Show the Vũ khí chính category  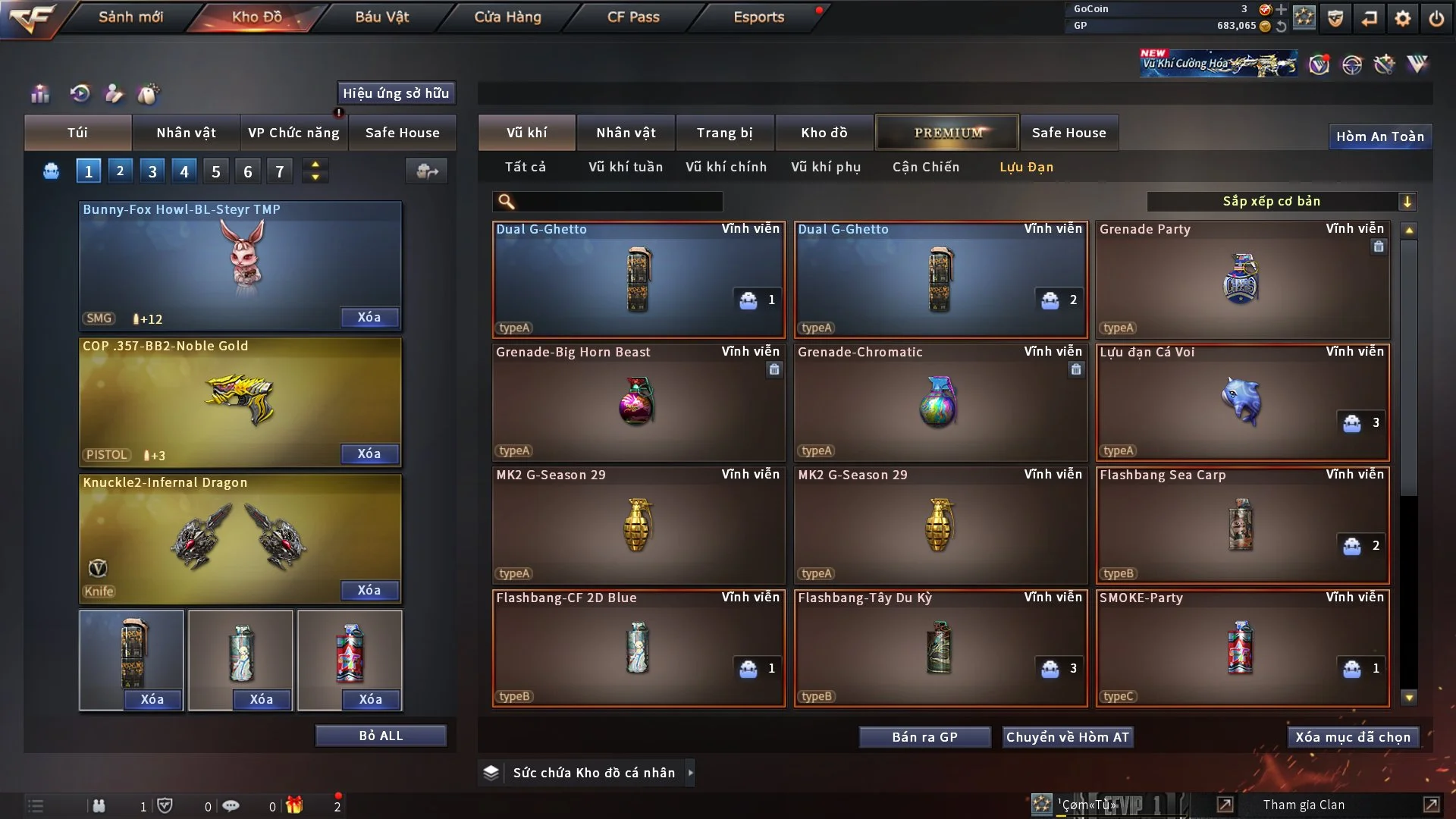726,167
